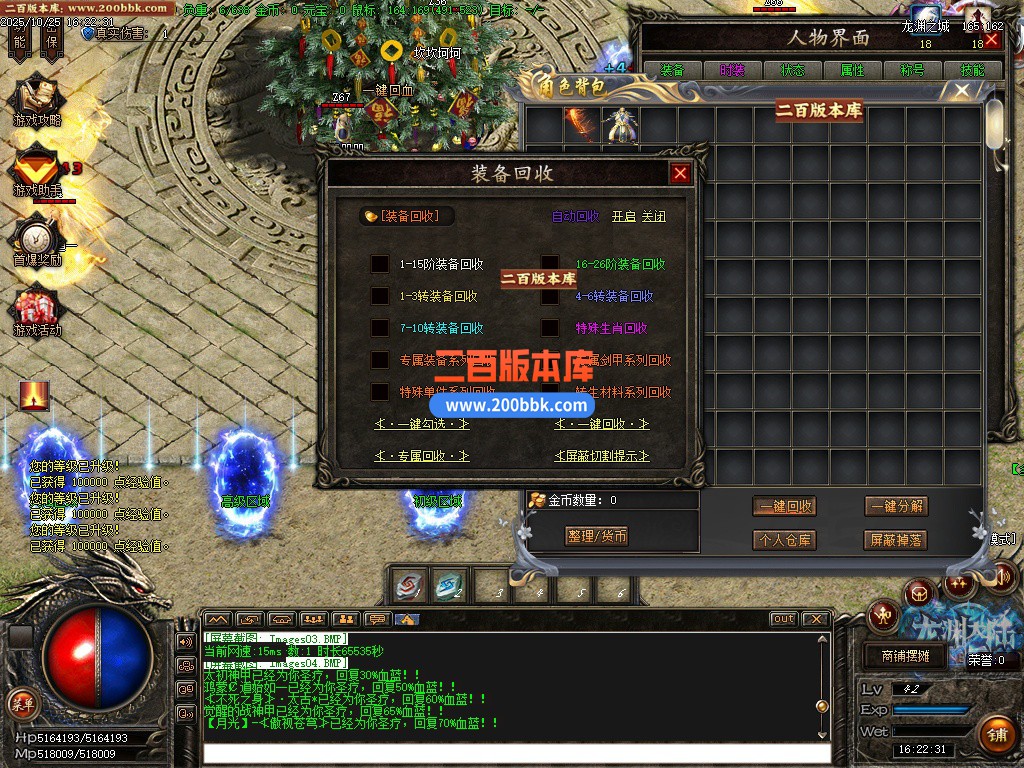1024x768 pixels.
Task: Tick the 7-10转装备回收 checkbox
Action: 380,328
